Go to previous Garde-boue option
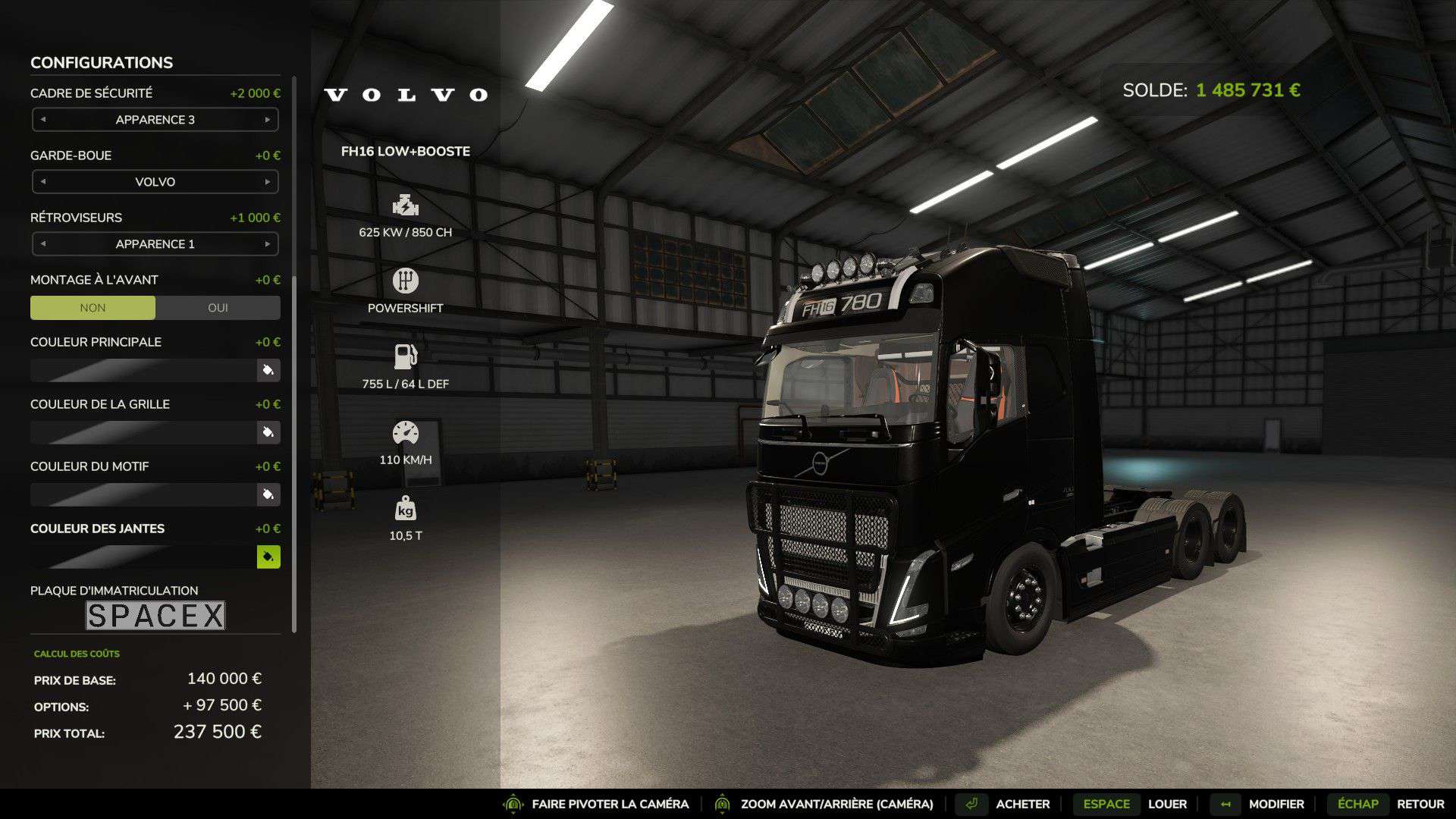 (43, 182)
